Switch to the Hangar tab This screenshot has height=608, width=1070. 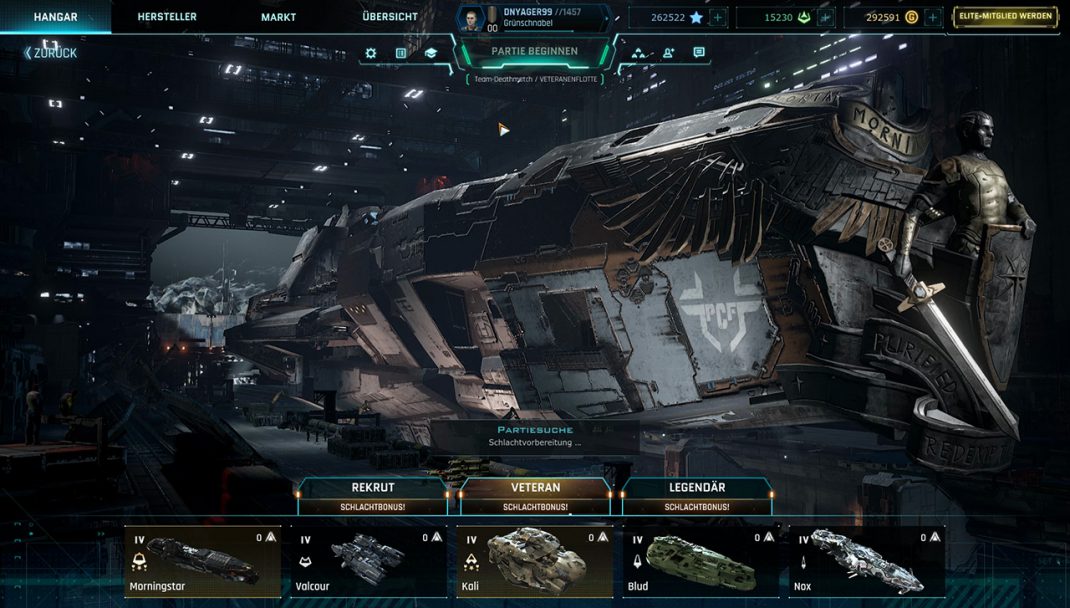[x=55, y=17]
